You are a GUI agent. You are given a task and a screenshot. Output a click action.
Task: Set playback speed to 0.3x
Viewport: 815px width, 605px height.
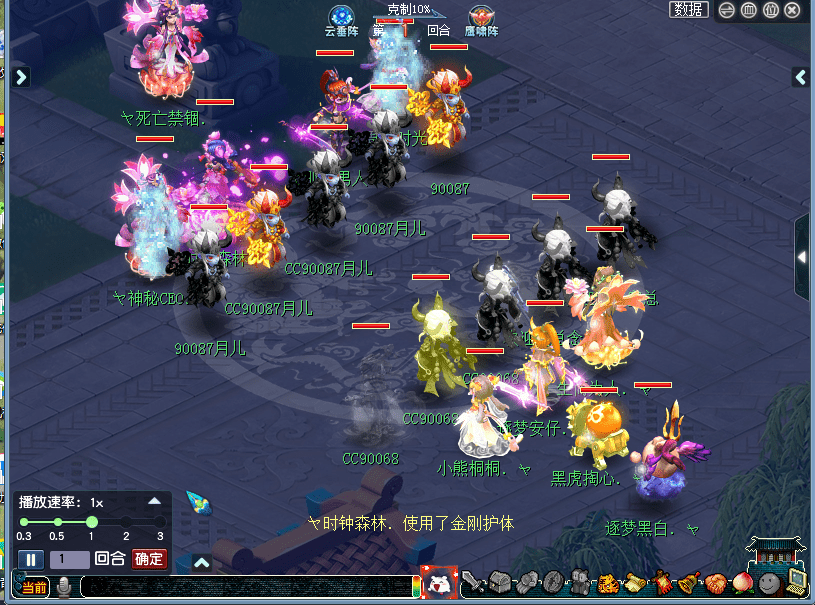tap(24, 522)
